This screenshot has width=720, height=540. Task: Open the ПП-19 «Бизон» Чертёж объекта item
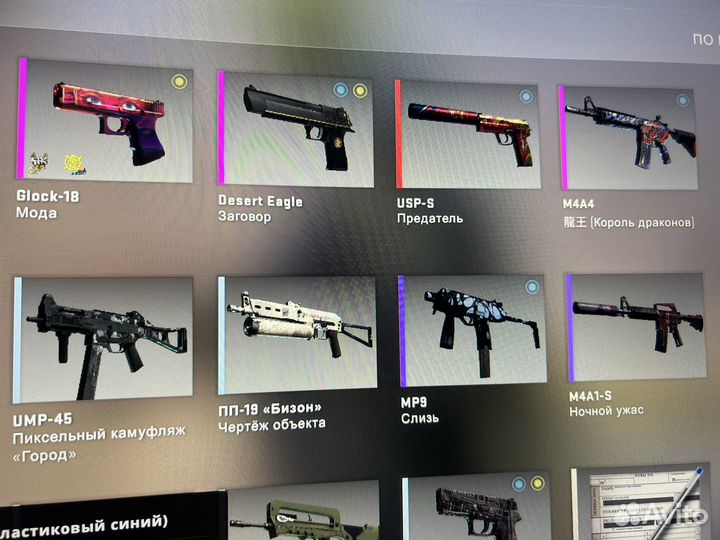[x=299, y=332]
